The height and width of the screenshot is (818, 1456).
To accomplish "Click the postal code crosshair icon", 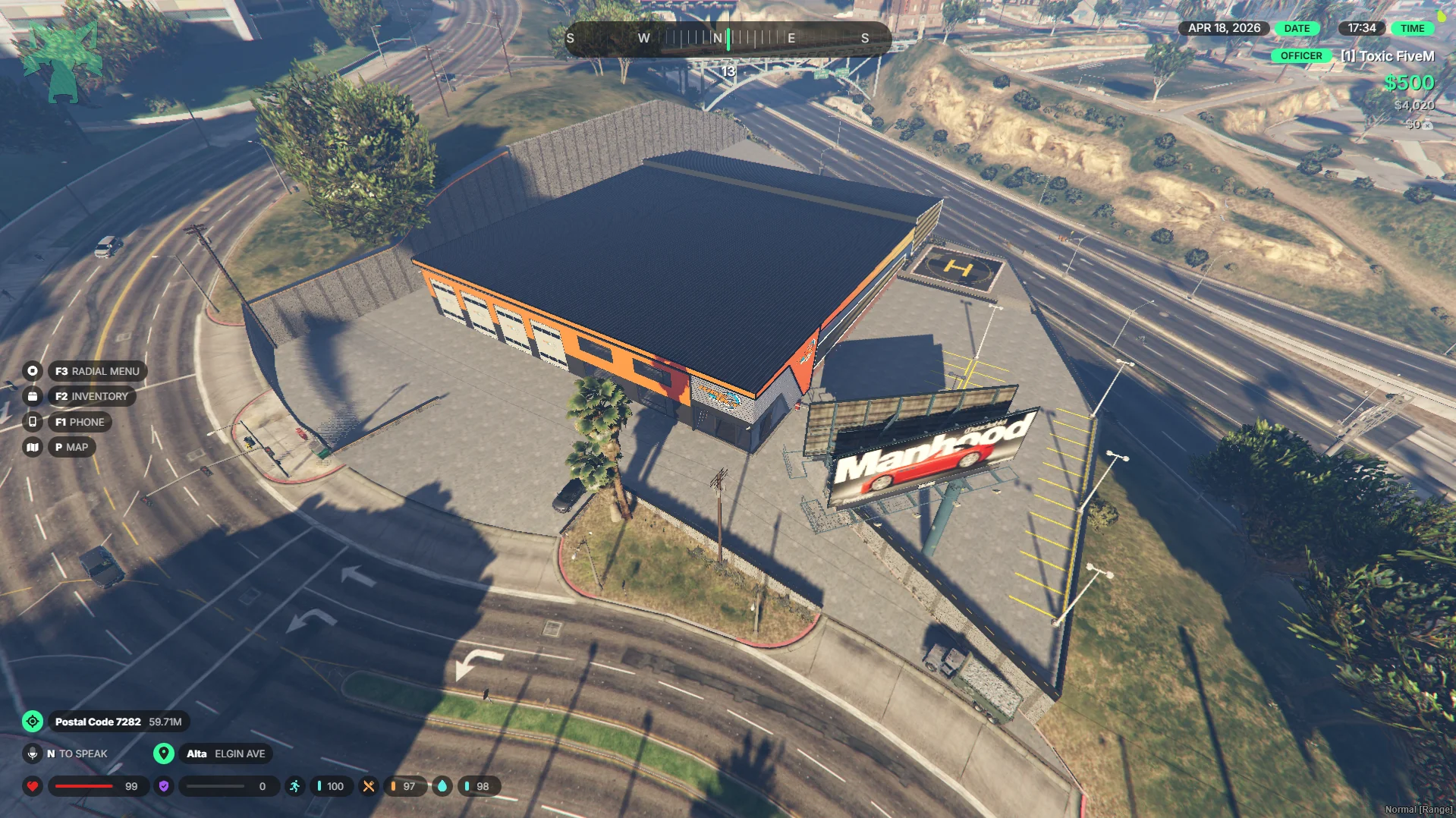I will tap(33, 722).
